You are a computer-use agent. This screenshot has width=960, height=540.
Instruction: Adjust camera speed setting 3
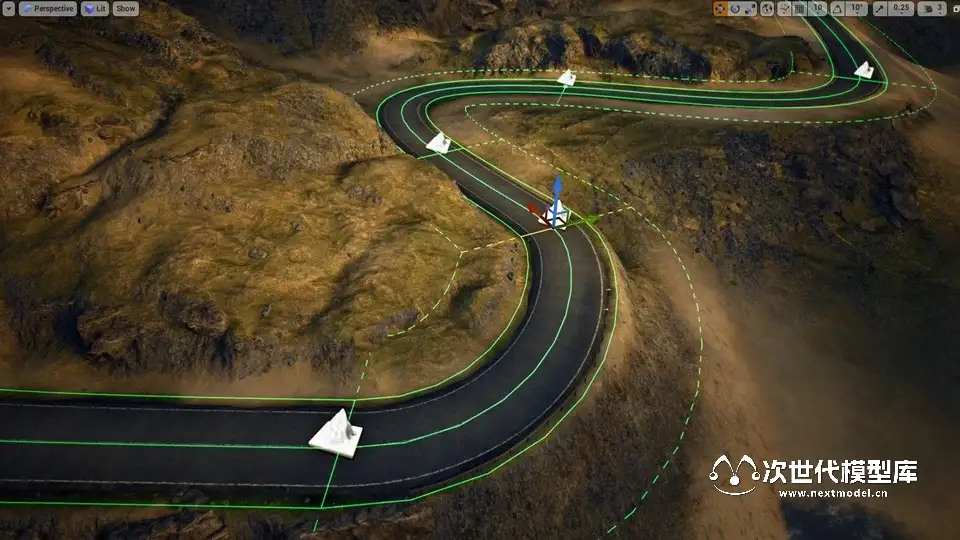point(933,8)
